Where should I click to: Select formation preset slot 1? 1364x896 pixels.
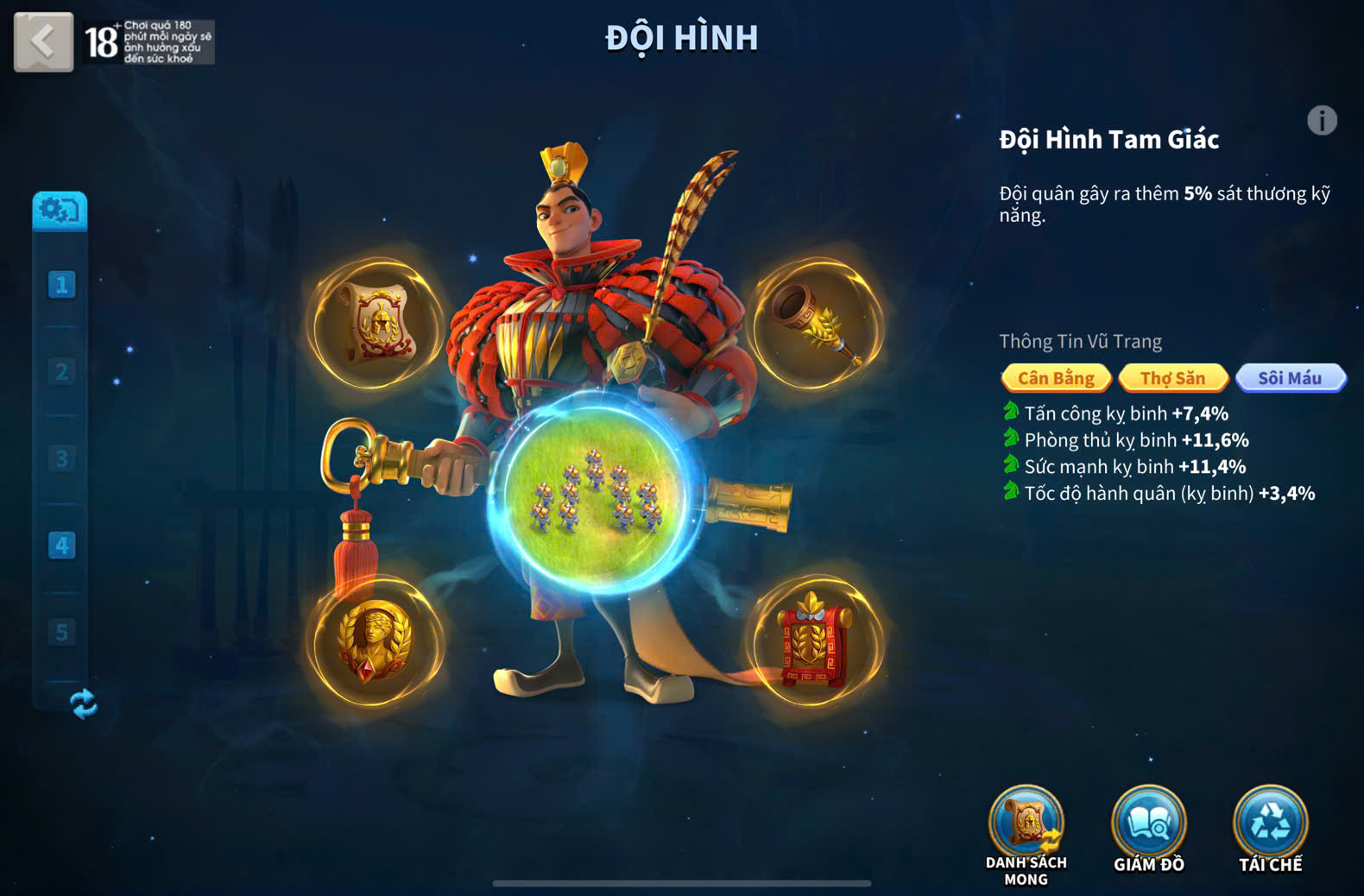coord(61,285)
